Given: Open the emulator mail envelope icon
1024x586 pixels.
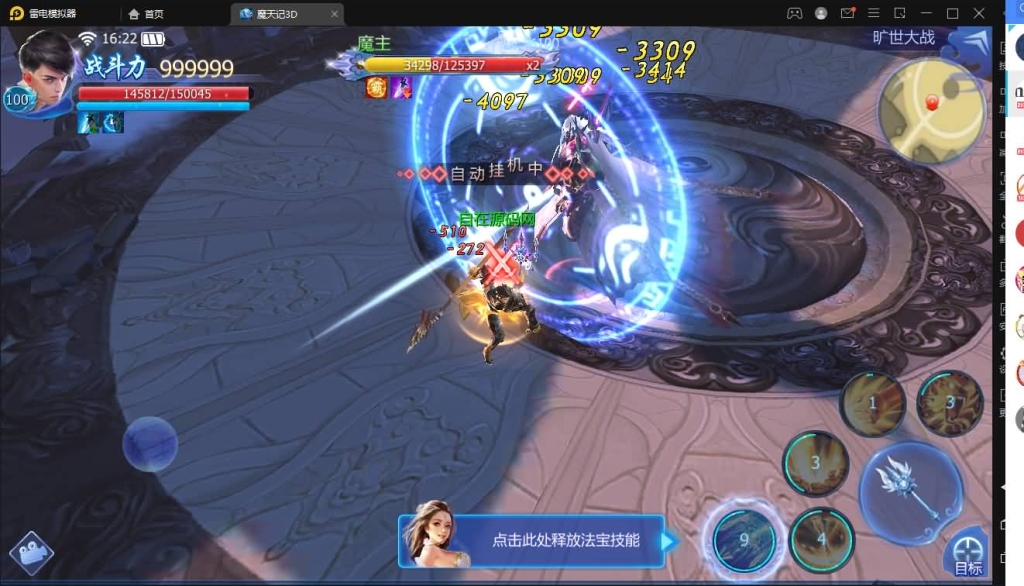Looking at the screenshot, I should [848, 13].
